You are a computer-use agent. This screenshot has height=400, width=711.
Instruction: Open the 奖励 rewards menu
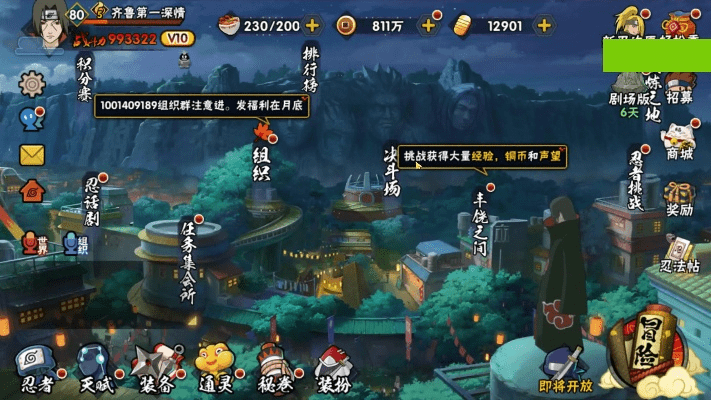click(x=679, y=198)
